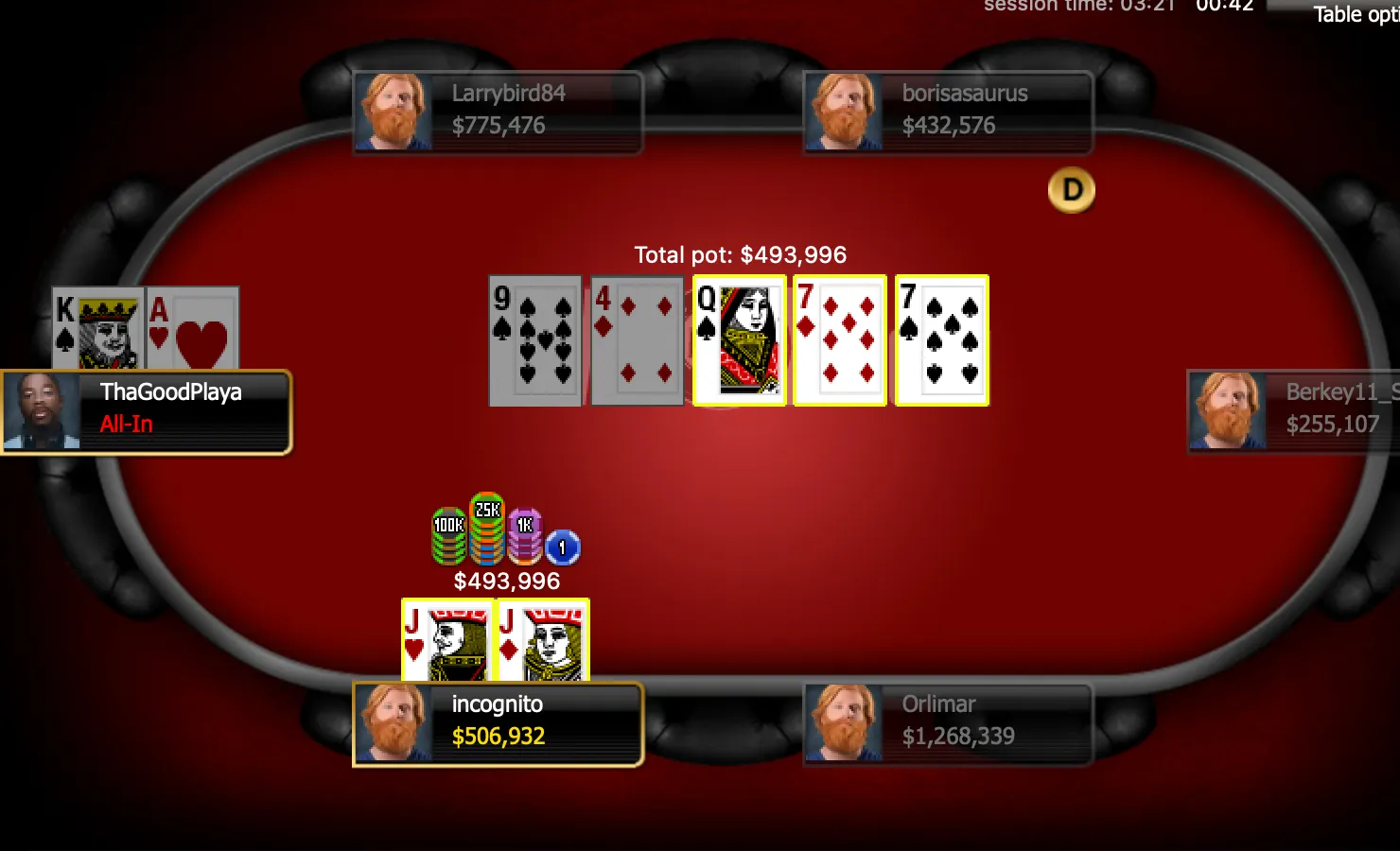Select the nine of spades board card

[535, 340]
